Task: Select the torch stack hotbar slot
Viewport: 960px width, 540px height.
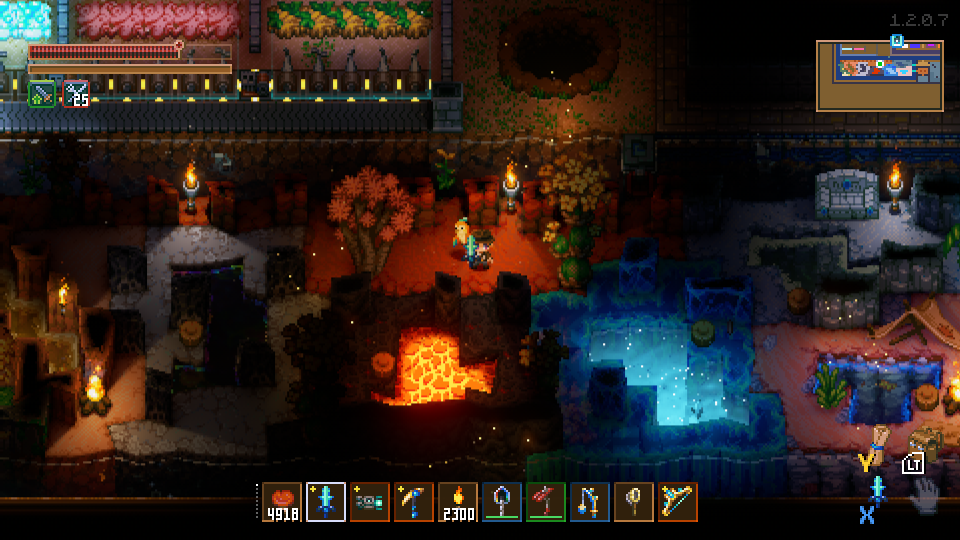Action: (458, 502)
